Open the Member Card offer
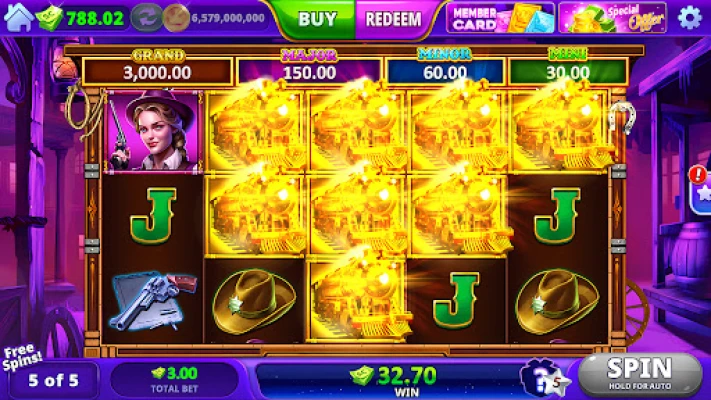711x400 pixels. (498, 18)
